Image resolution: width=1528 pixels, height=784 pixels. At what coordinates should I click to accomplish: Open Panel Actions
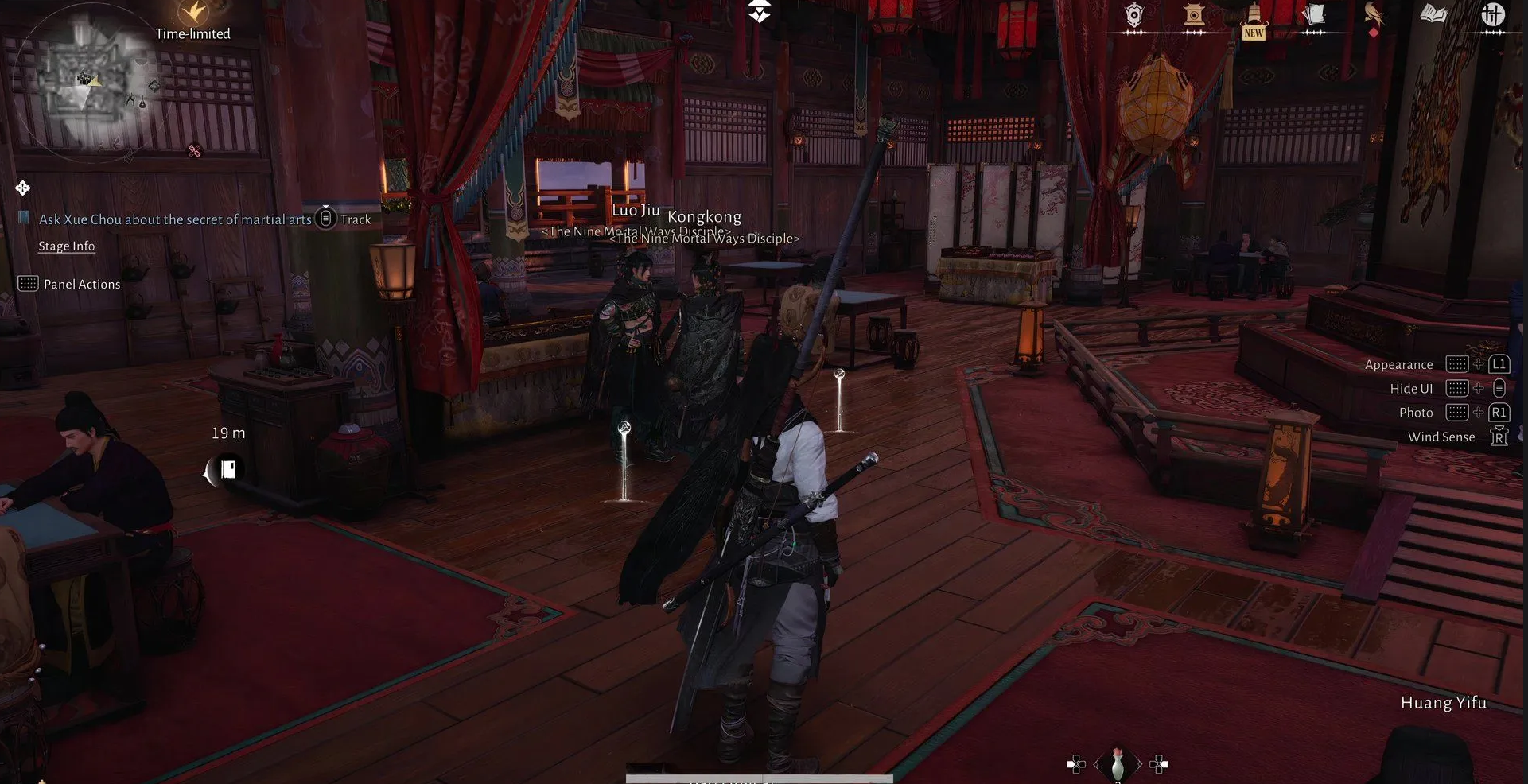click(81, 284)
